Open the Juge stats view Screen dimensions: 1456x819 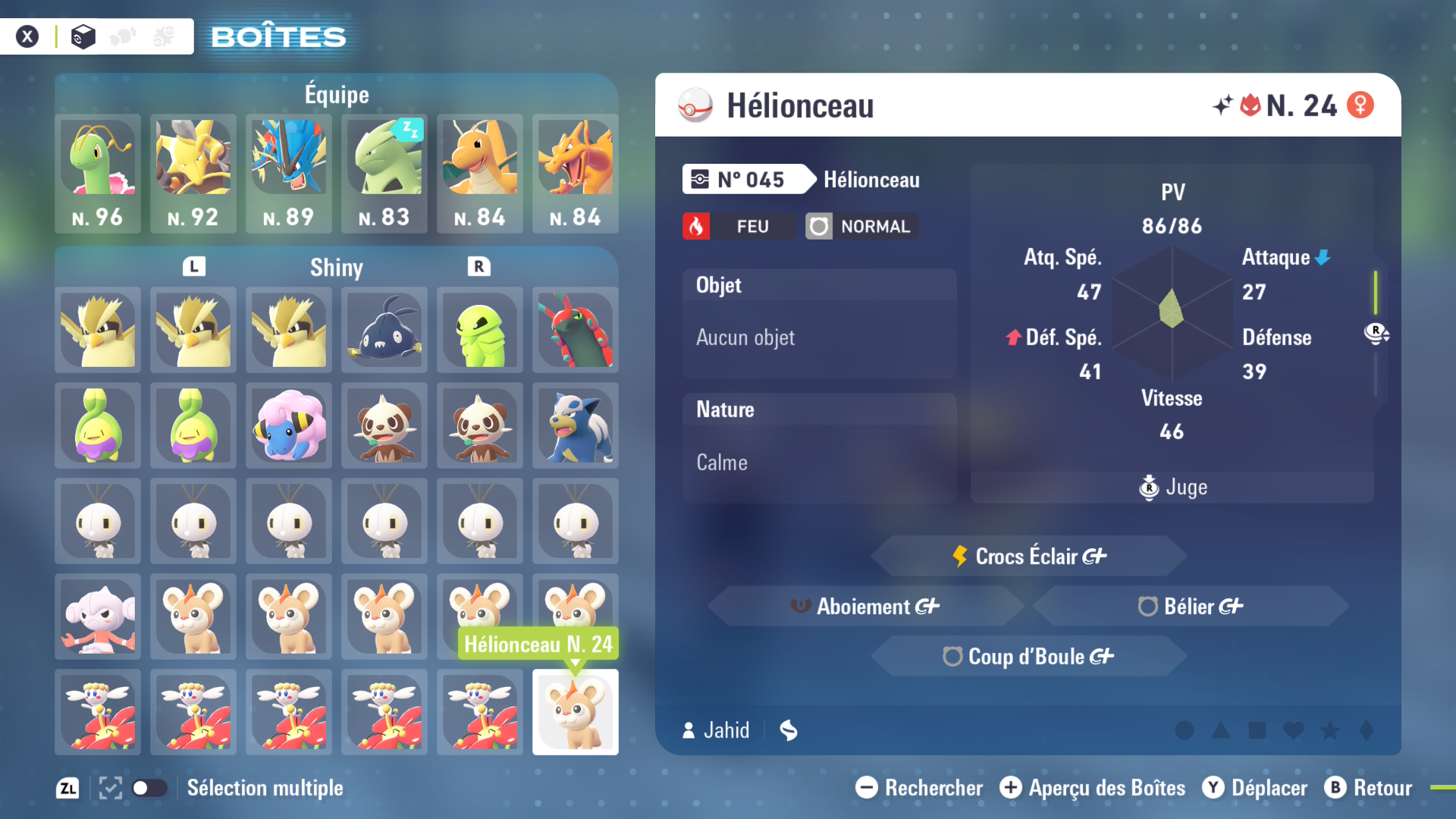click(1173, 488)
